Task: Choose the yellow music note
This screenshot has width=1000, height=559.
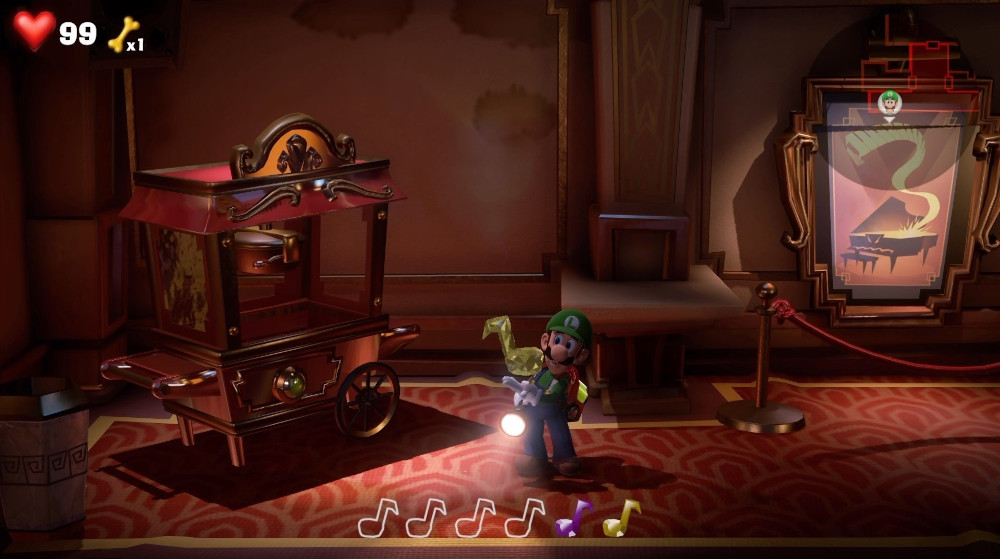Action: pyautogui.click(x=621, y=517)
